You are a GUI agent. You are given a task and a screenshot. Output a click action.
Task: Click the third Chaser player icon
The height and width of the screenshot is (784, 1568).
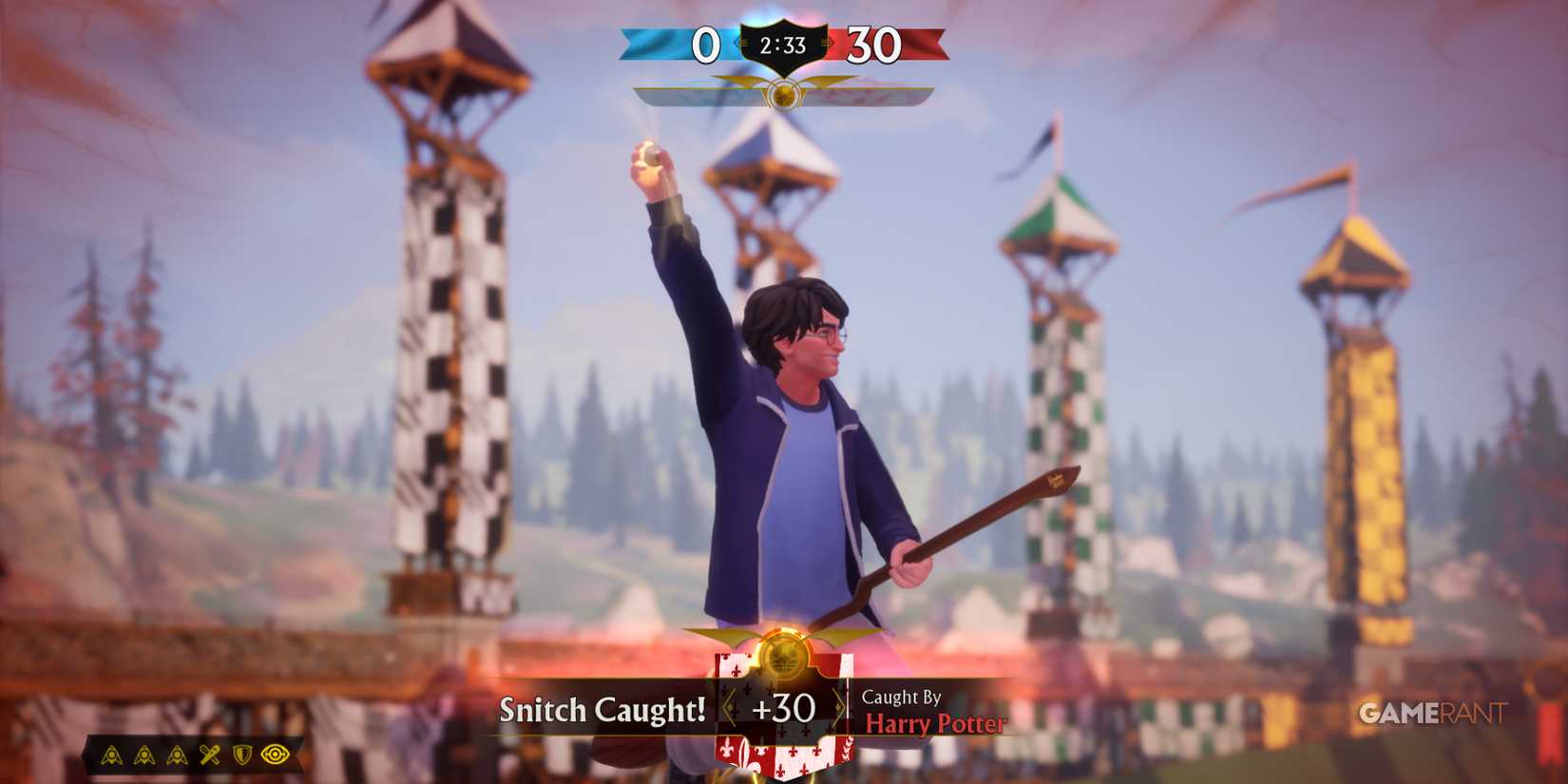(x=176, y=754)
